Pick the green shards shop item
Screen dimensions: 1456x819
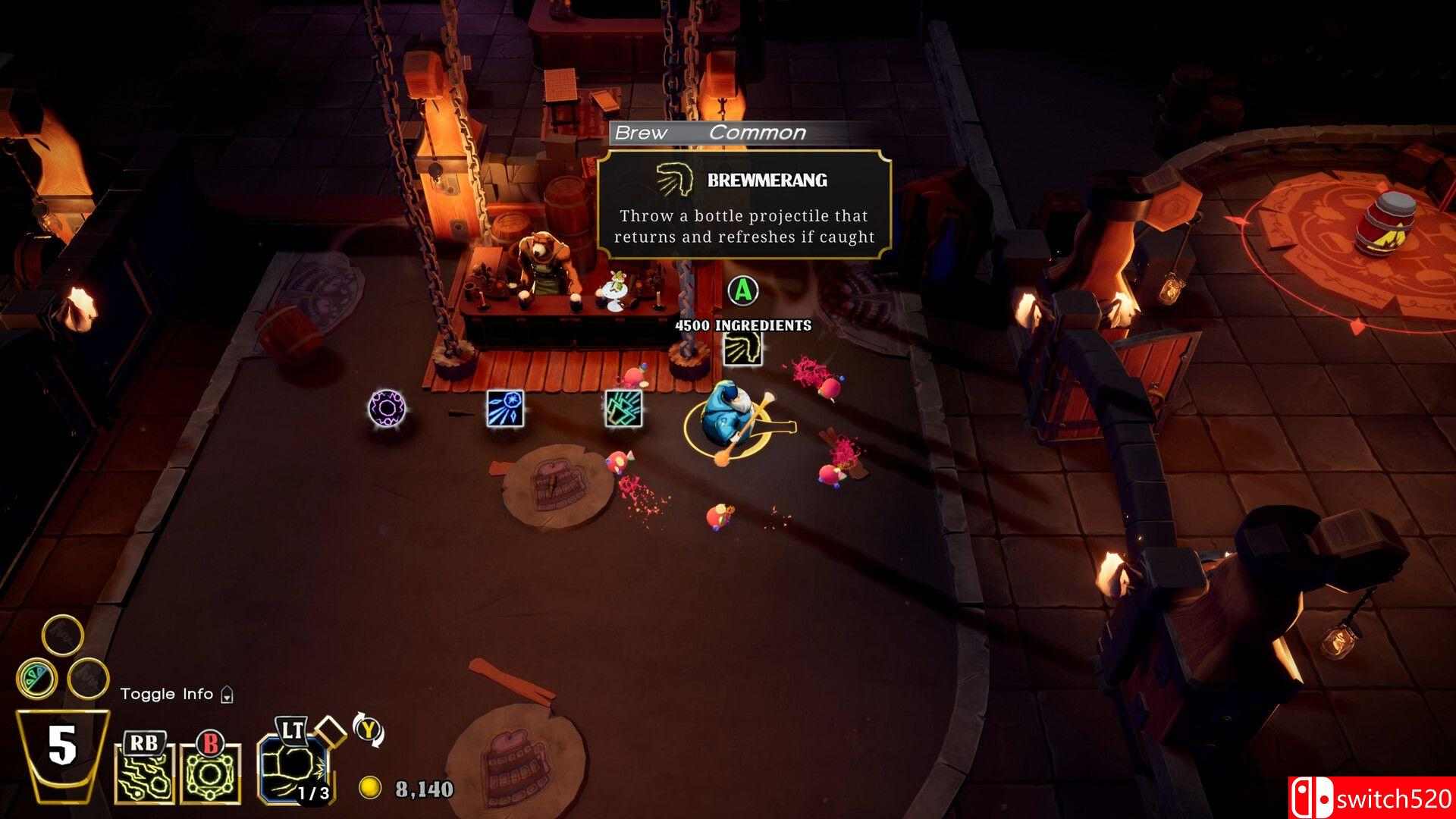(x=623, y=407)
